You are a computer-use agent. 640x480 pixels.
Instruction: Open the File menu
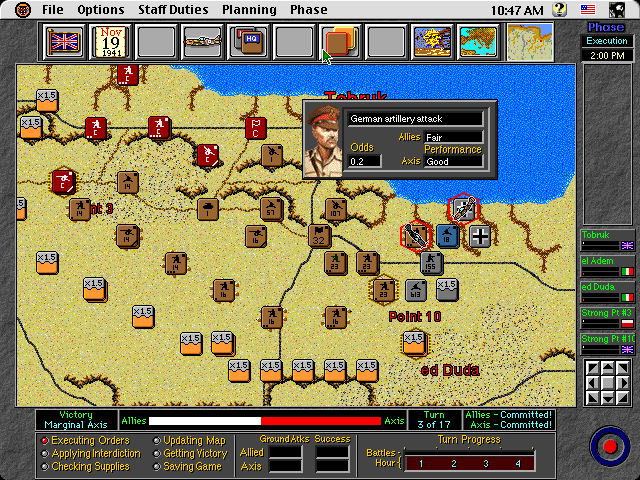click(x=53, y=10)
